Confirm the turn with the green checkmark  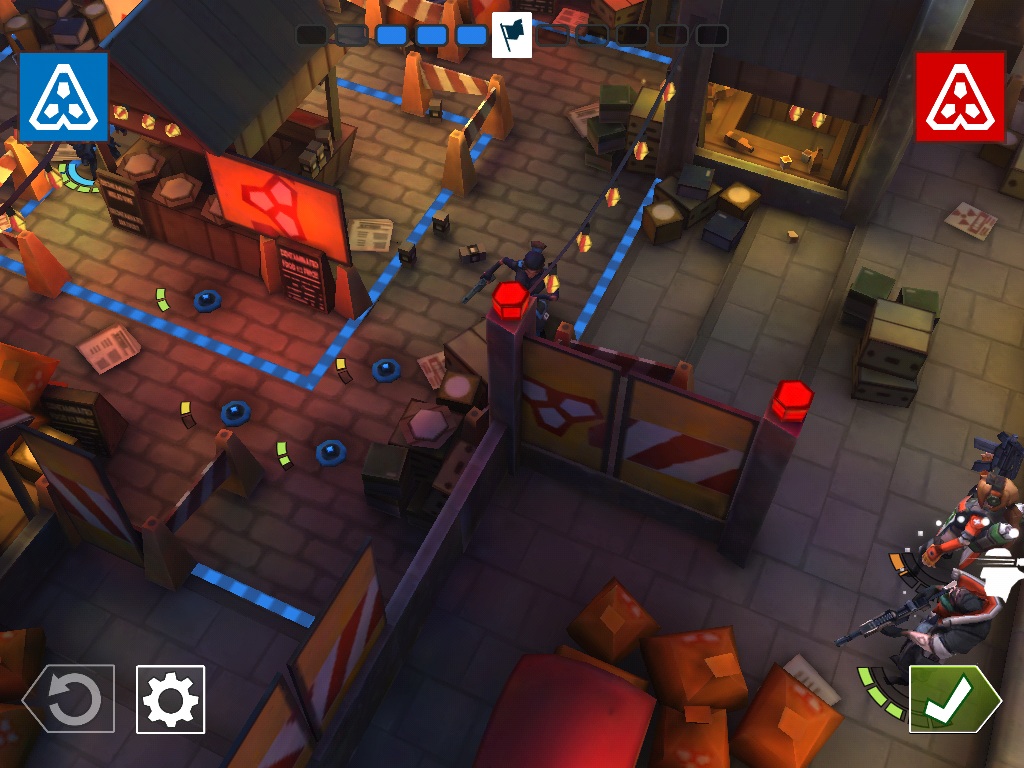pyautogui.click(x=951, y=699)
